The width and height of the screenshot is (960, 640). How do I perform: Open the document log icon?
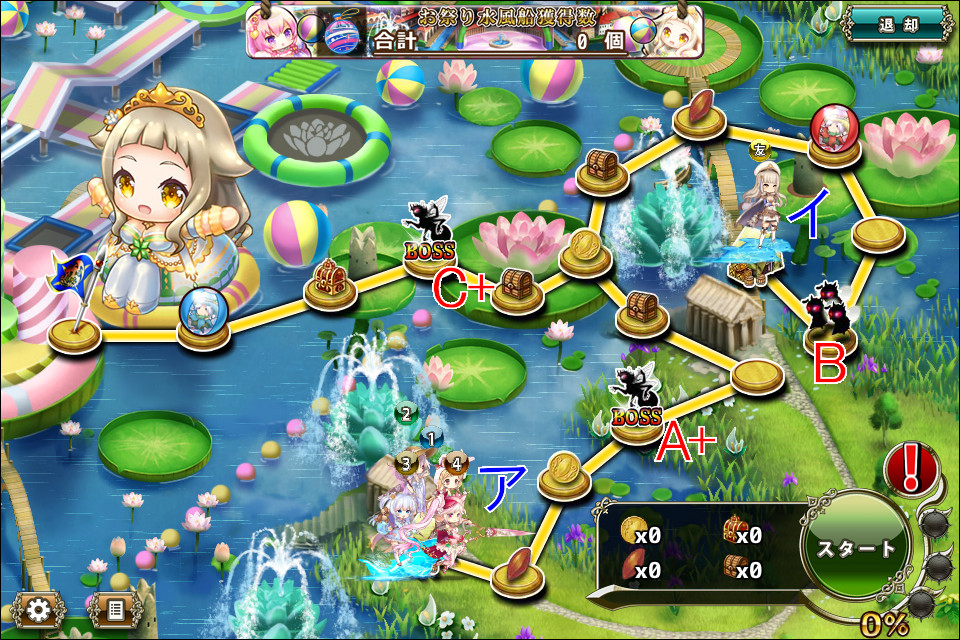(x=114, y=608)
